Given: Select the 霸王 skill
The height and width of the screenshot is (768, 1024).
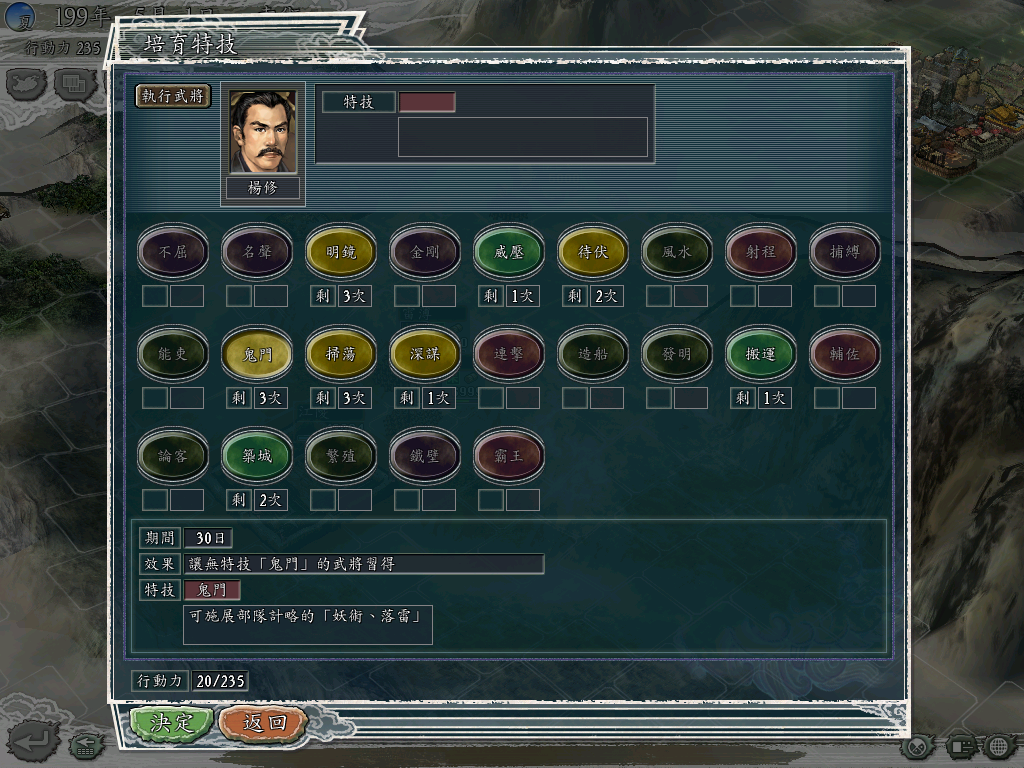Looking at the screenshot, I should pyautogui.click(x=509, y=456).
